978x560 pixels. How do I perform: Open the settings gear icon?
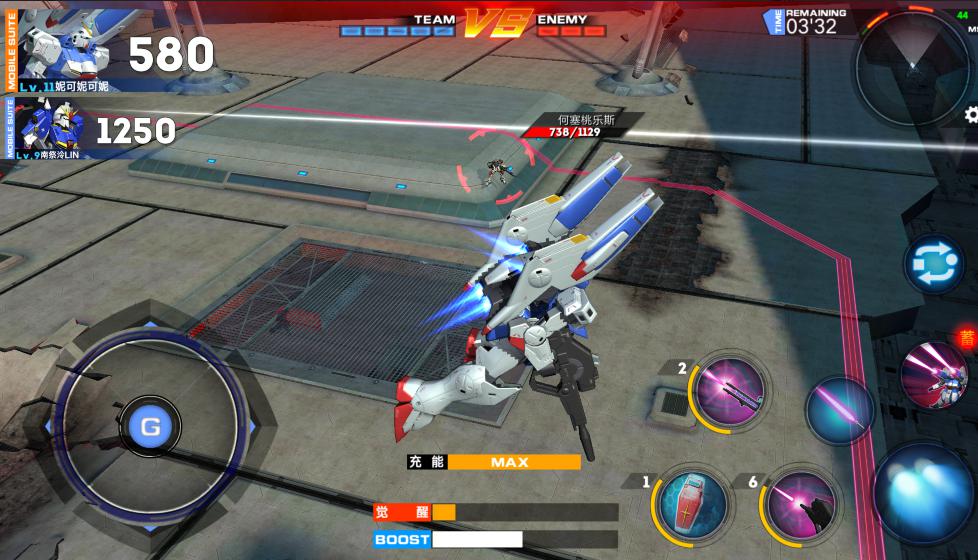[x=971, y=116]
